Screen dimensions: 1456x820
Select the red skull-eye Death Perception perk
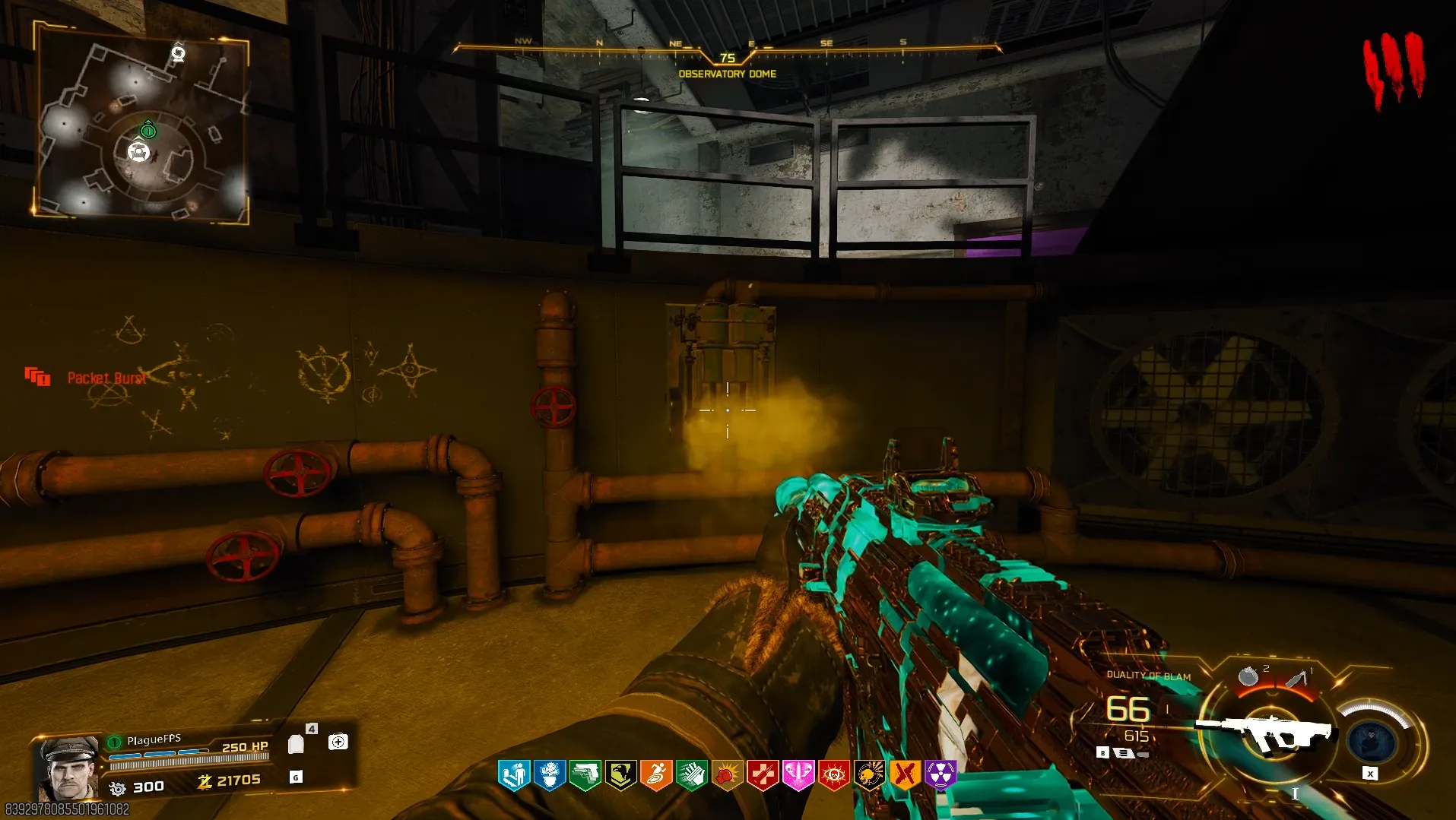click(x=834, y=775)
